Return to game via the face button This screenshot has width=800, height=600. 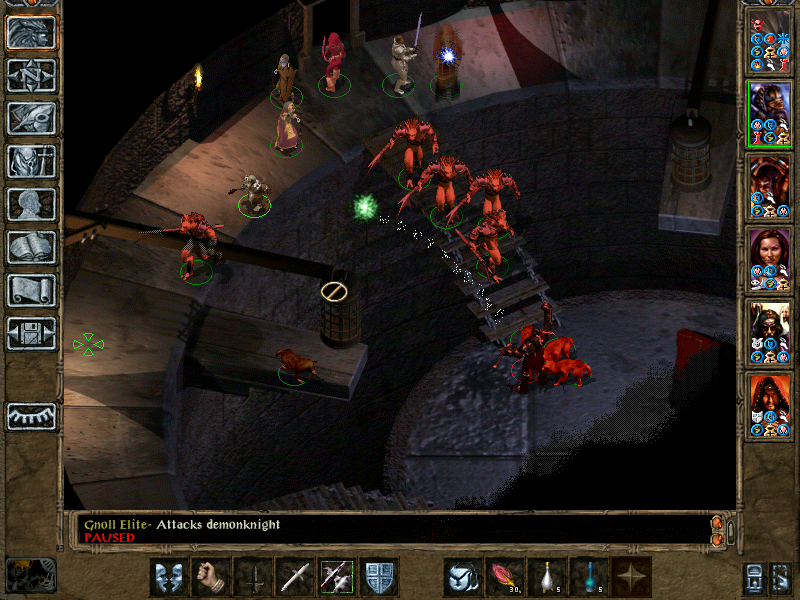[x=32, y=32]
